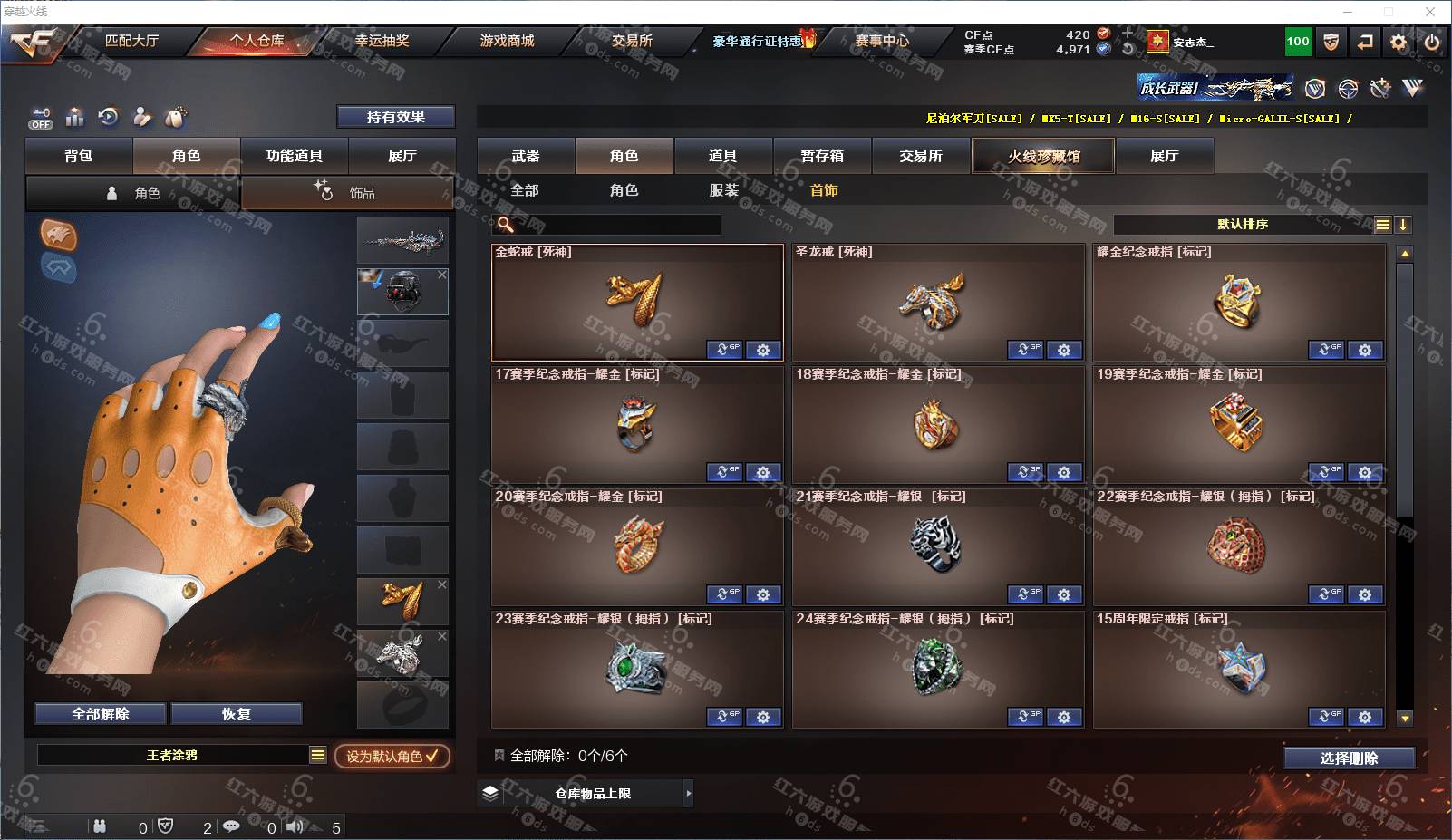Choose the 服装 clothing subcategory
The image size is (1452, 840).
click(723, 190)
